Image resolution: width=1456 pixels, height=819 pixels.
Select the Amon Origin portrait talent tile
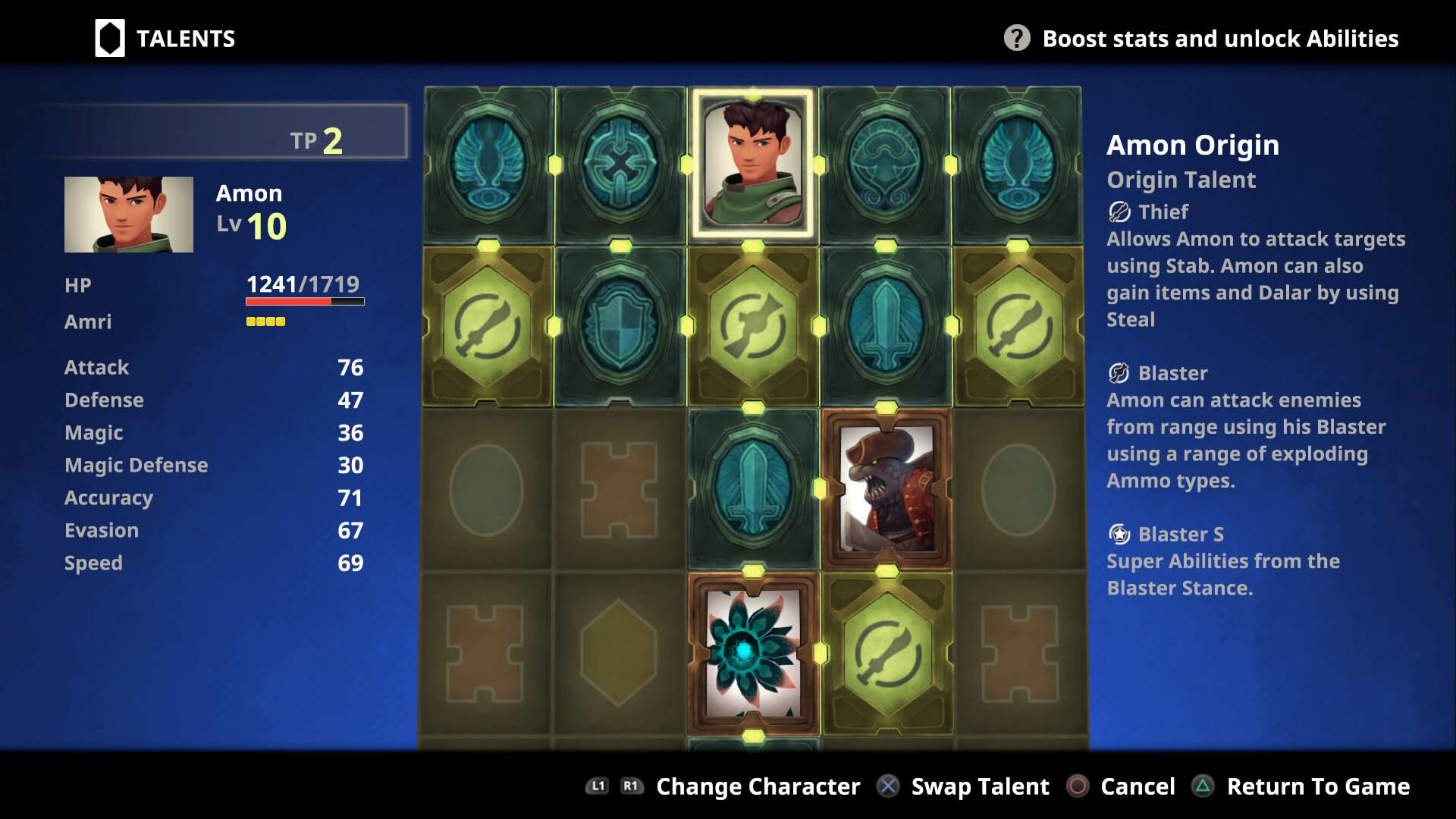752,165
